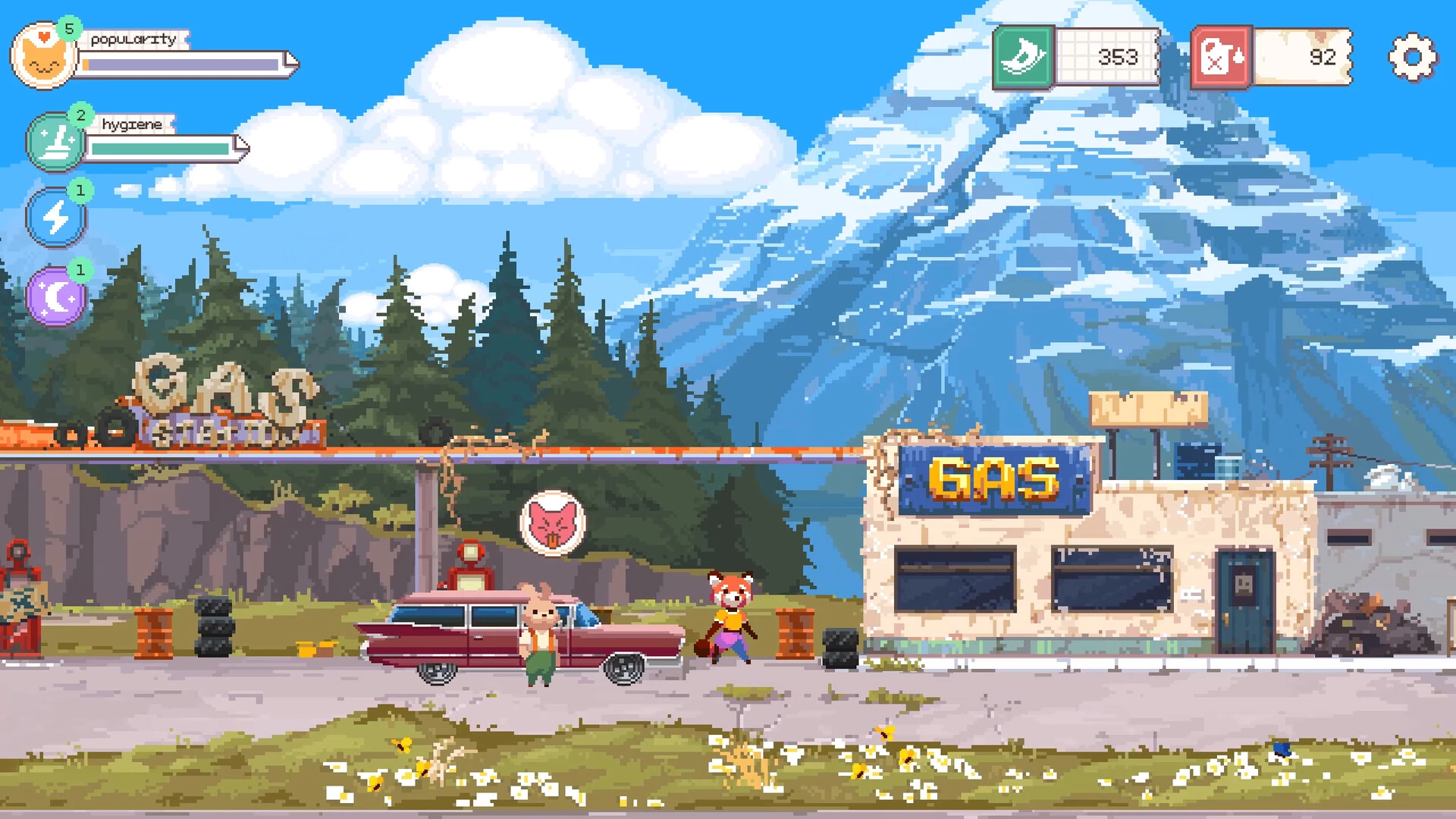Select the red gas can icon
1456x819 pixels.
coord(1220,58)
